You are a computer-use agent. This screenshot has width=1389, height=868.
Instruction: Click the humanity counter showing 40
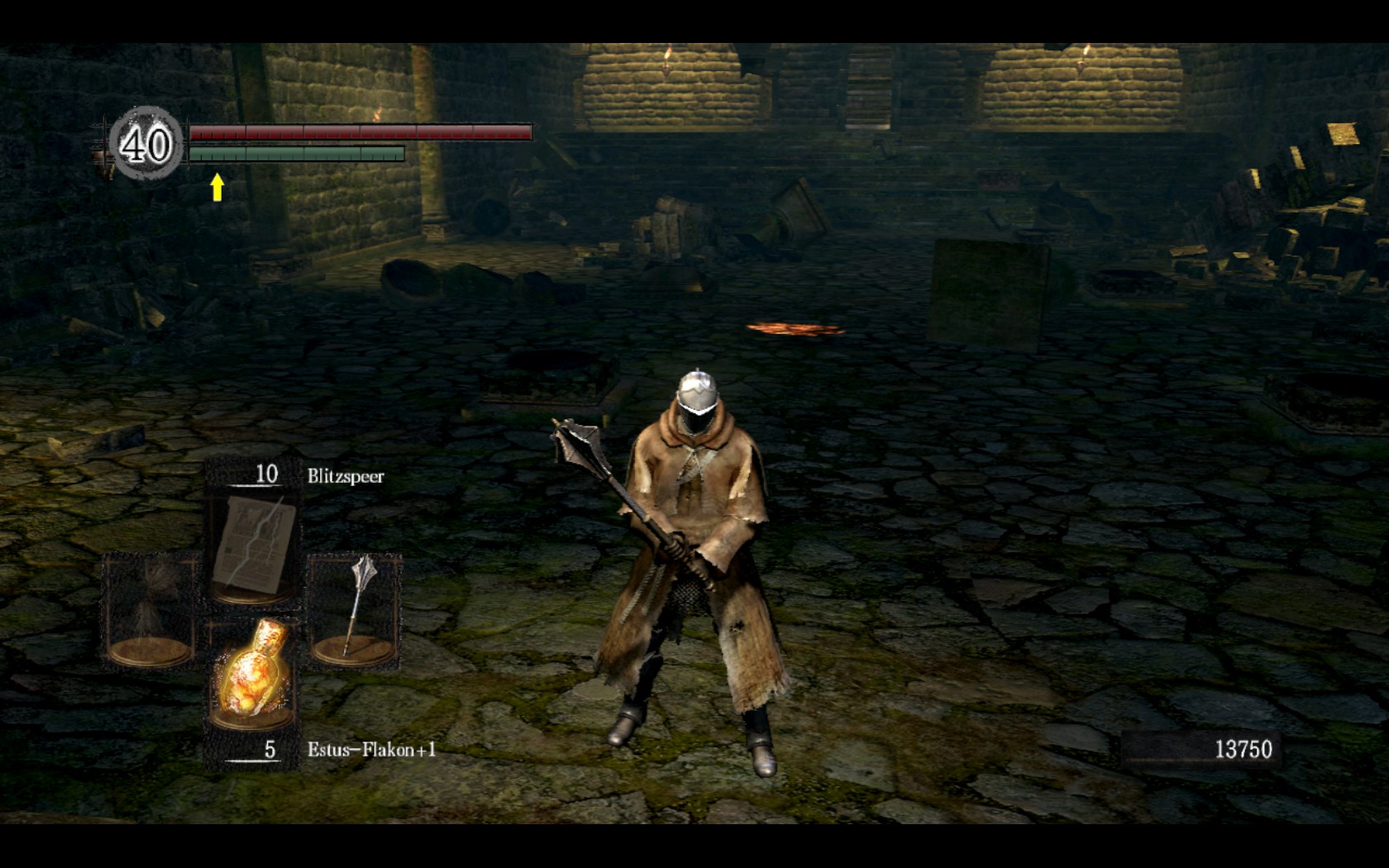coord(146,145)
